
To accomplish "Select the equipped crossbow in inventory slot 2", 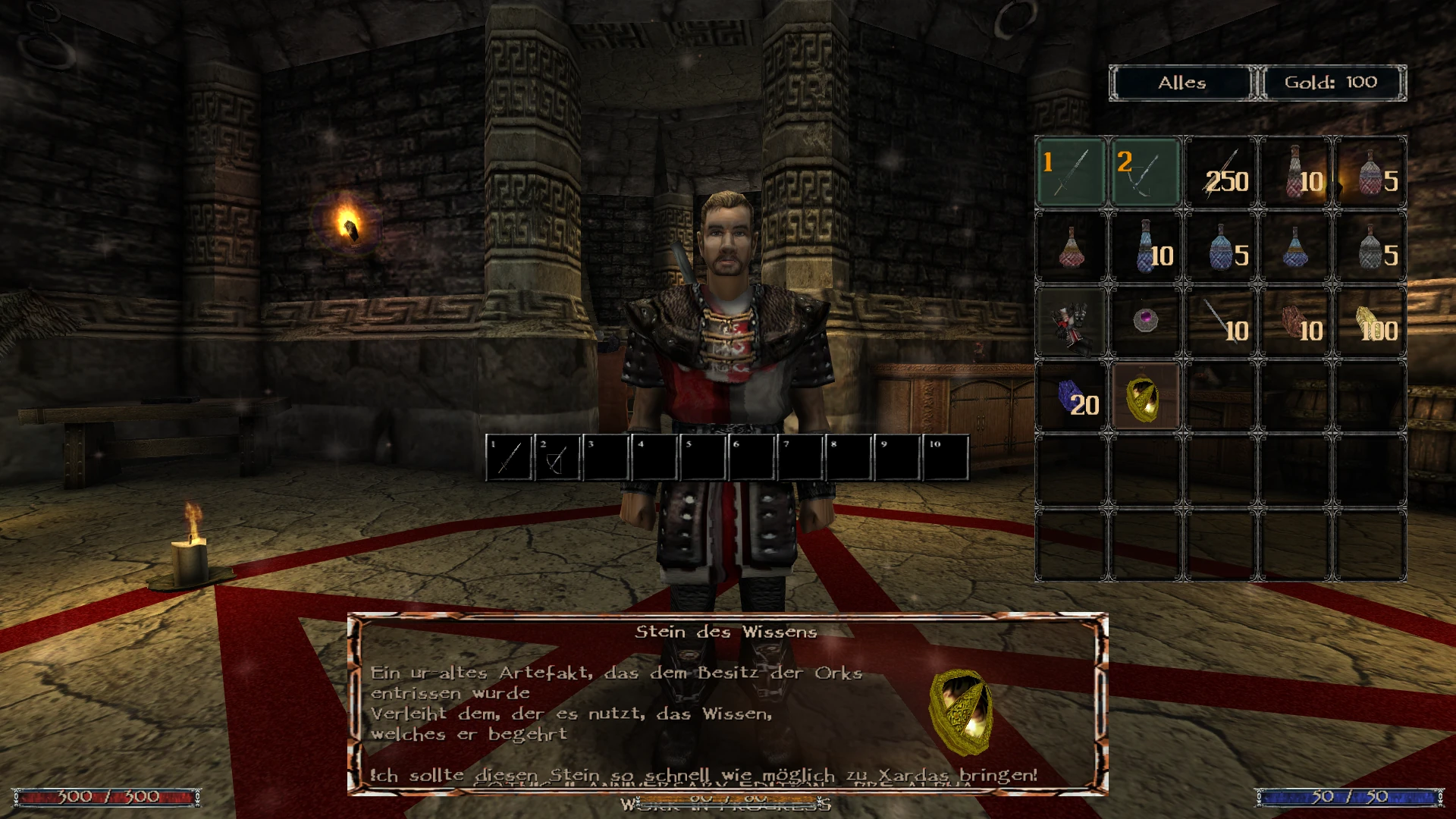I will (1144, 172).
